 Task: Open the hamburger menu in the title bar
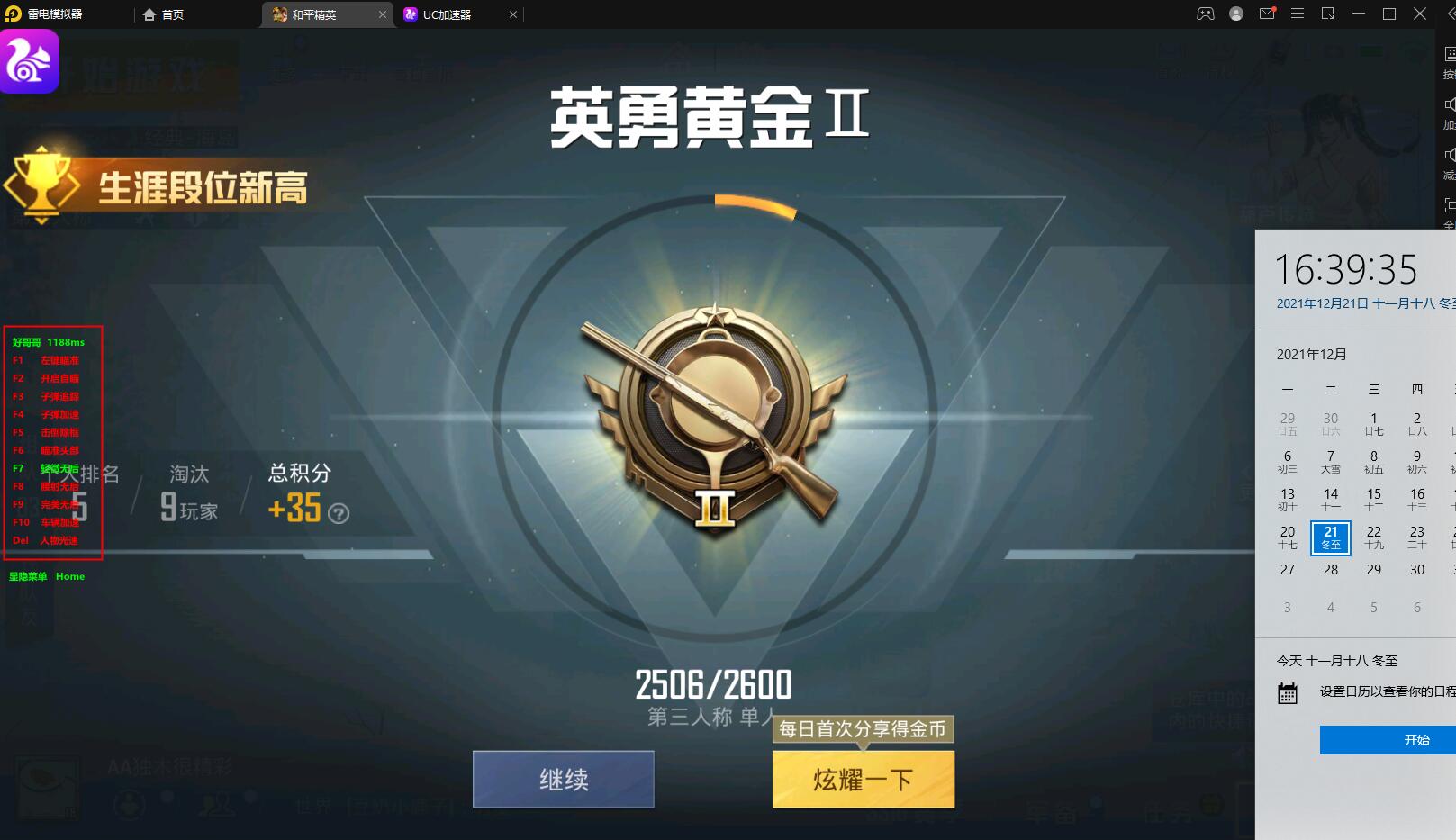click(1297, 14)
